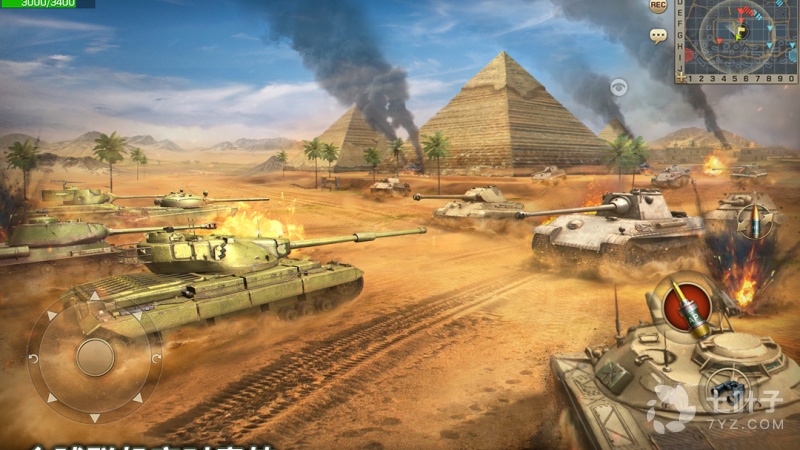Expand minimap with the plus corner button
The height and width of the screenshot is (450, 800).
[682, 77]
